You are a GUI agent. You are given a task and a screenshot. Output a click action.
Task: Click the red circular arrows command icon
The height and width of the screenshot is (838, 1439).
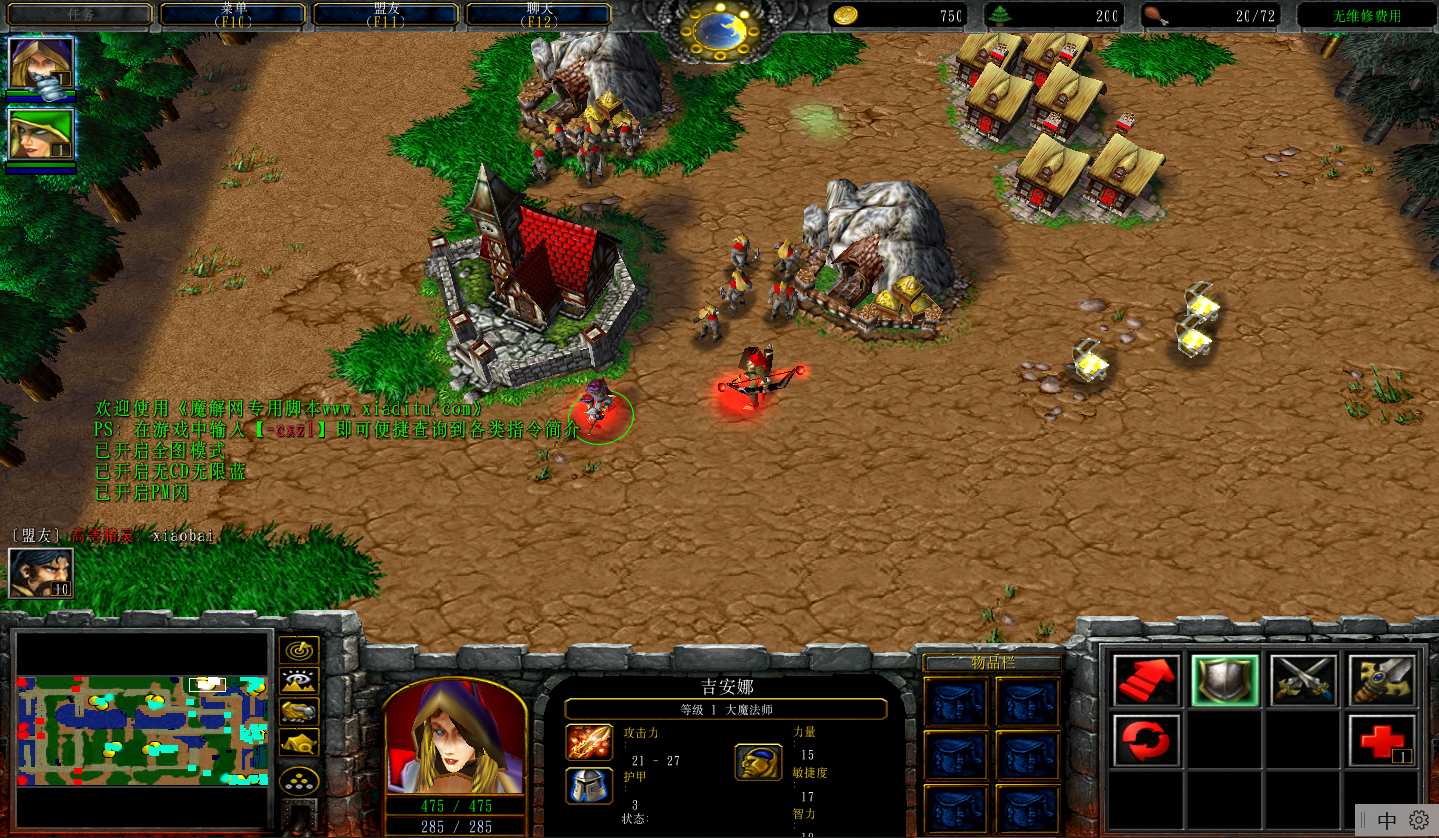(x=1146, y=741)
